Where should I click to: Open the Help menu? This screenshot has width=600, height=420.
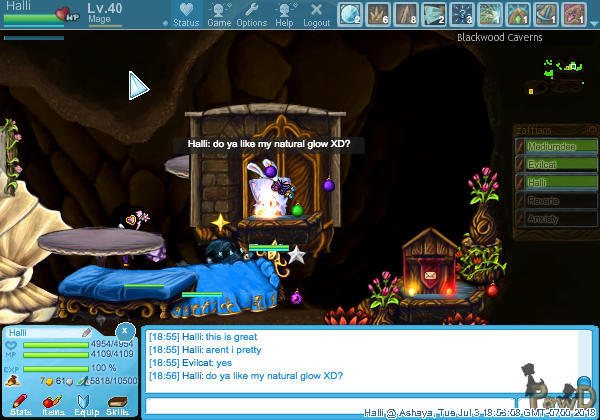(x=285, y=14)
